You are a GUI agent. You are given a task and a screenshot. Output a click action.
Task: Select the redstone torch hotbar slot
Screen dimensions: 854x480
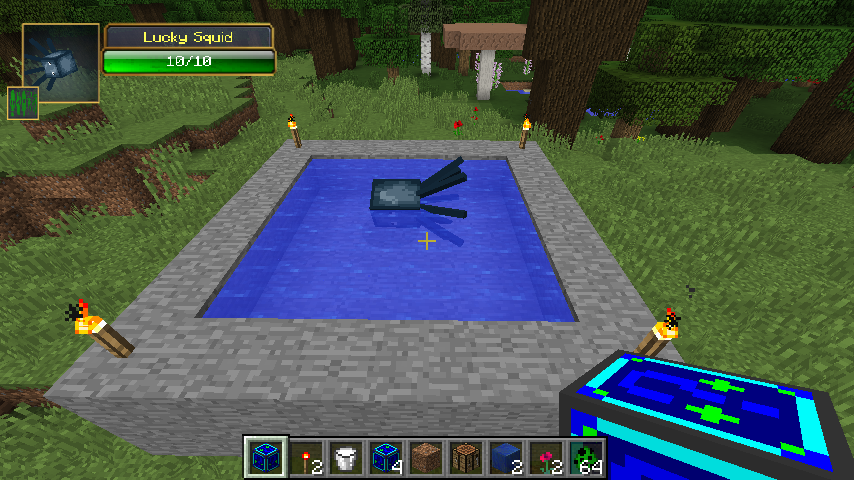pyautogui.click(x=307, y=457)
